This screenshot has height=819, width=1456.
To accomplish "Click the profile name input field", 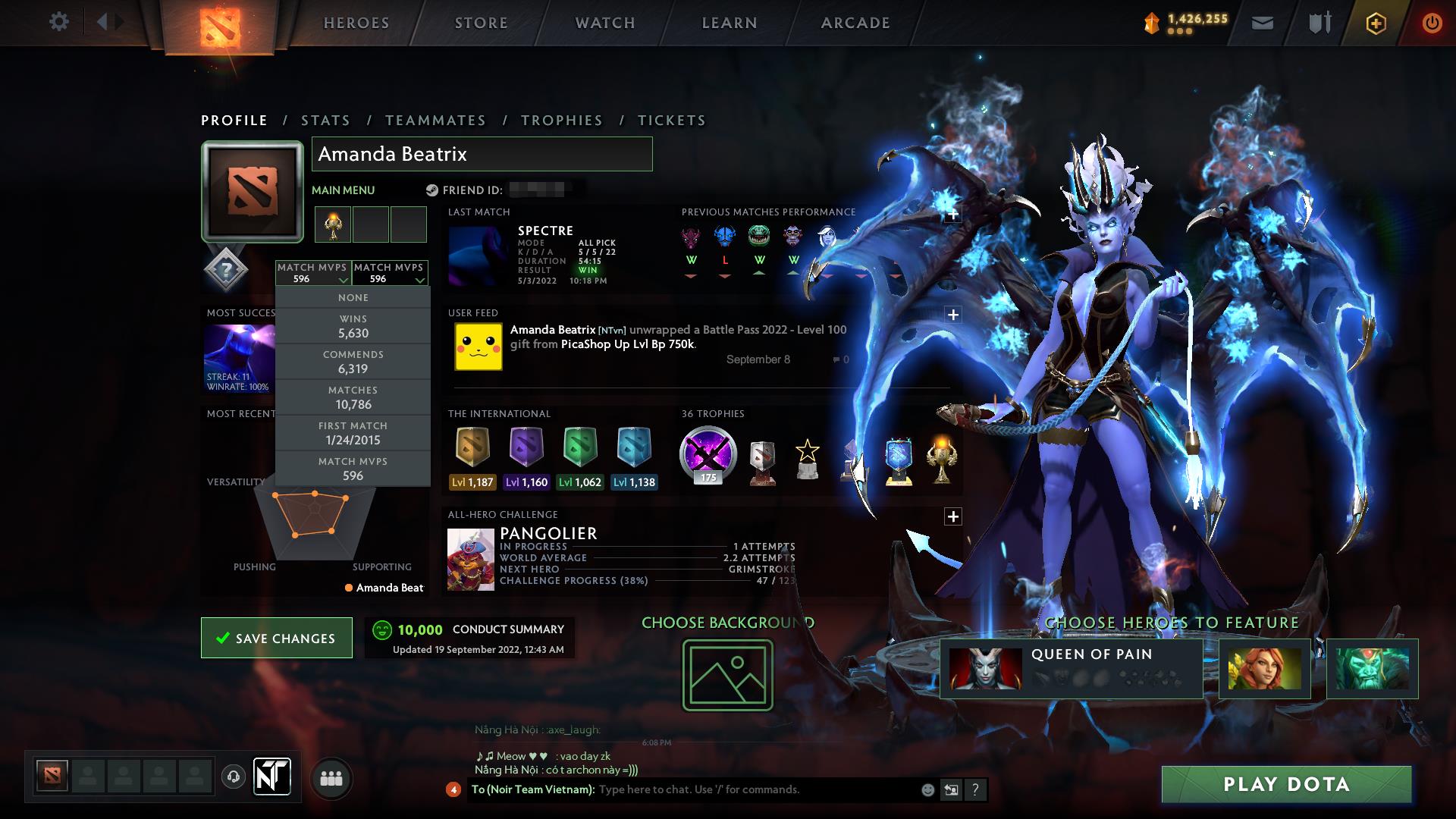I will click(482, 154).
